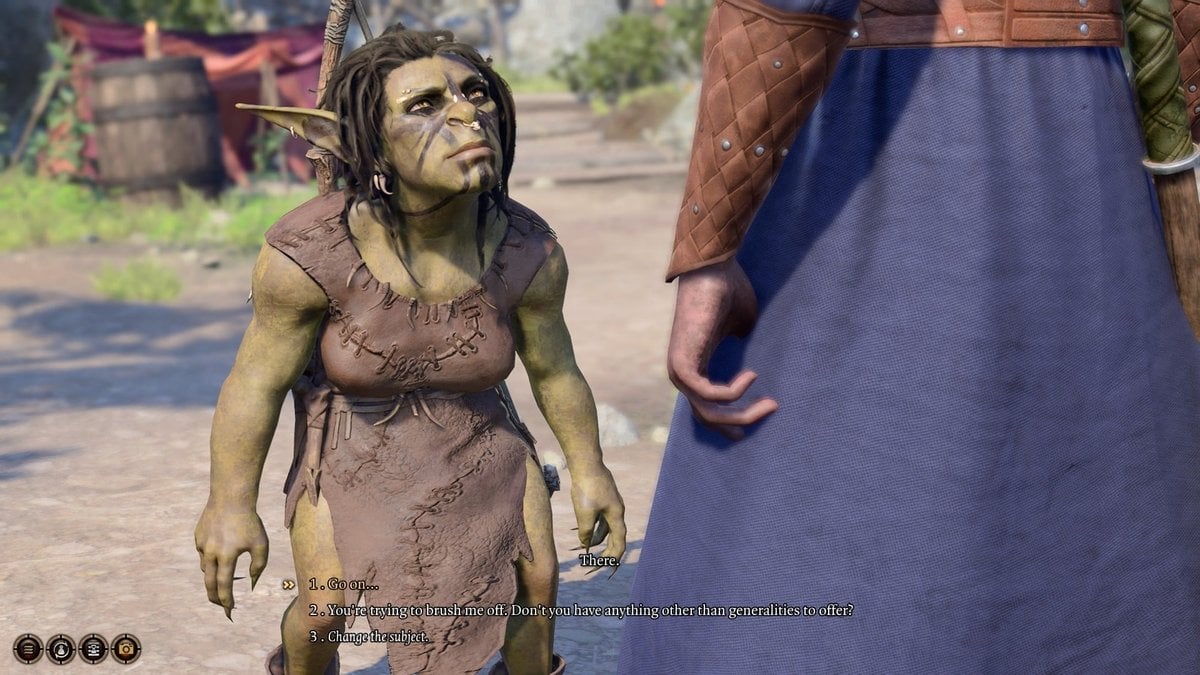Click the character swap icon with circling arrows
This screenshot has height=675, width=1200.
(x=61, y=648)
